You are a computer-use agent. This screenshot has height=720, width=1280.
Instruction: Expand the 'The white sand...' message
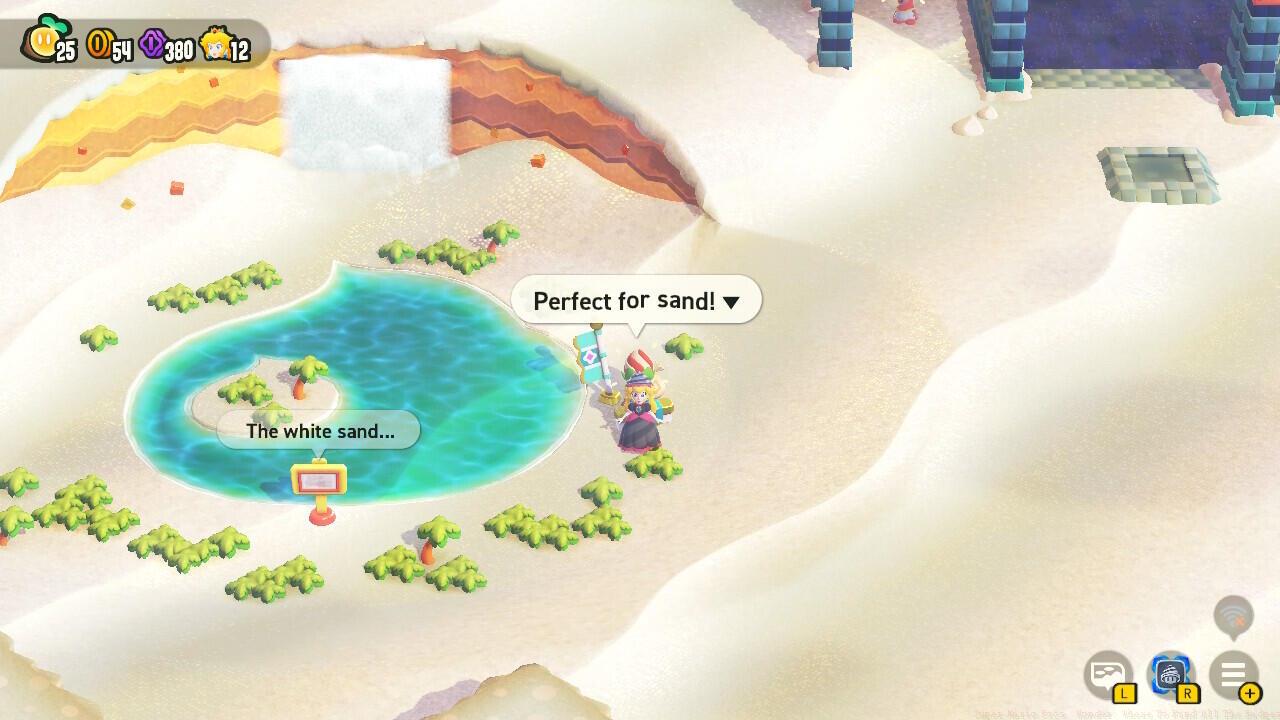pos(318,431)
